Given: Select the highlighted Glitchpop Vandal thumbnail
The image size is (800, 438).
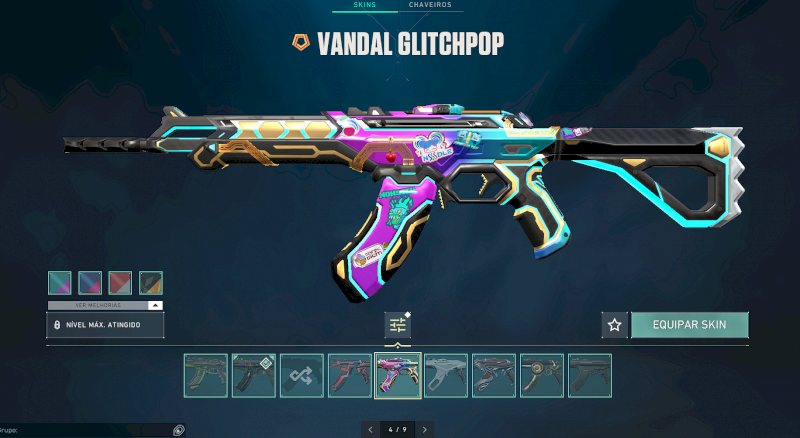Looking at the screenshot, I should tap(397, 376).
